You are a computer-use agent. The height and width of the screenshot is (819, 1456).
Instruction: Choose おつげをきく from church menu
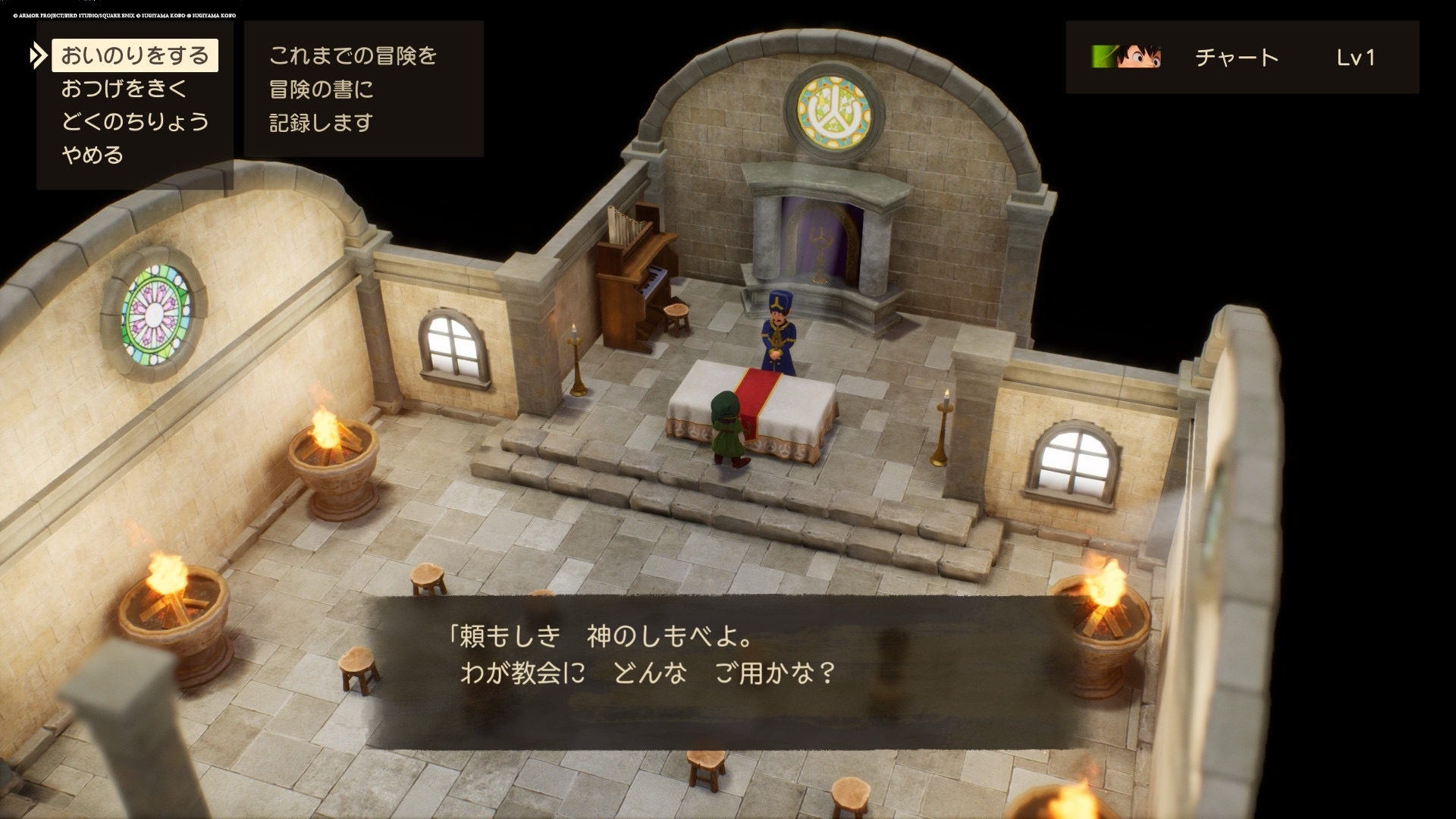(124, 89)
